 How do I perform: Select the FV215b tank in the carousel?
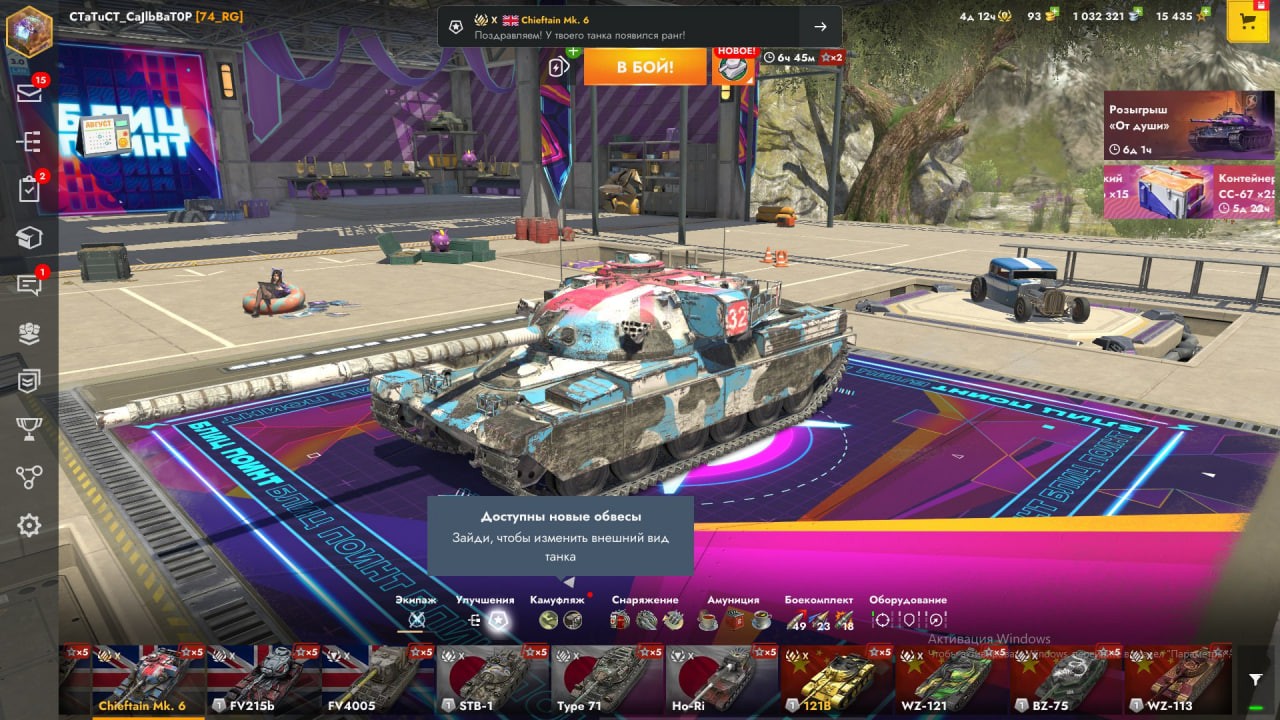tap(263, 679)
